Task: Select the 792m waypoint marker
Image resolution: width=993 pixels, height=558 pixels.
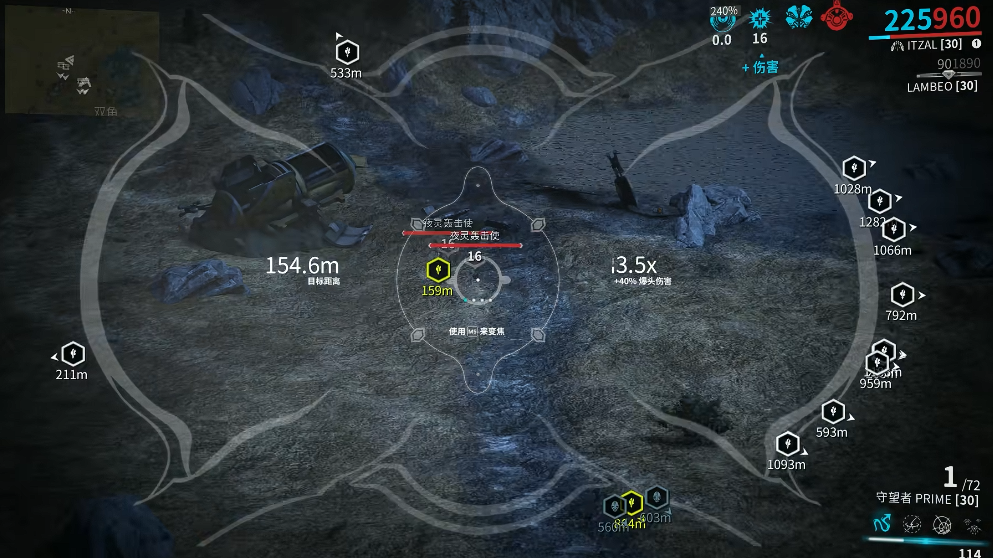Action: pyautogui.click(x=902, y=295)
